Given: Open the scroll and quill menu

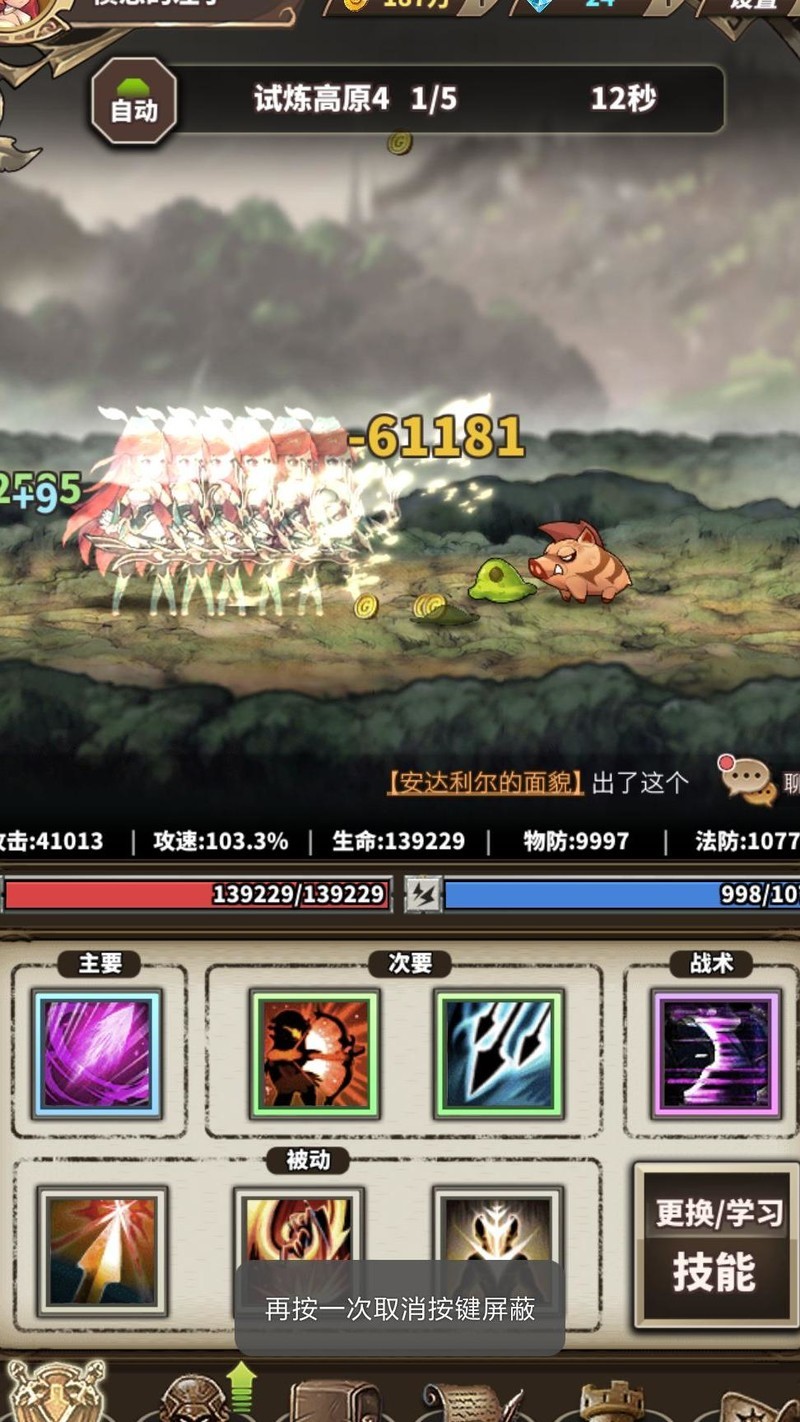Looking at the screenshot, I should click(470, 1402).
